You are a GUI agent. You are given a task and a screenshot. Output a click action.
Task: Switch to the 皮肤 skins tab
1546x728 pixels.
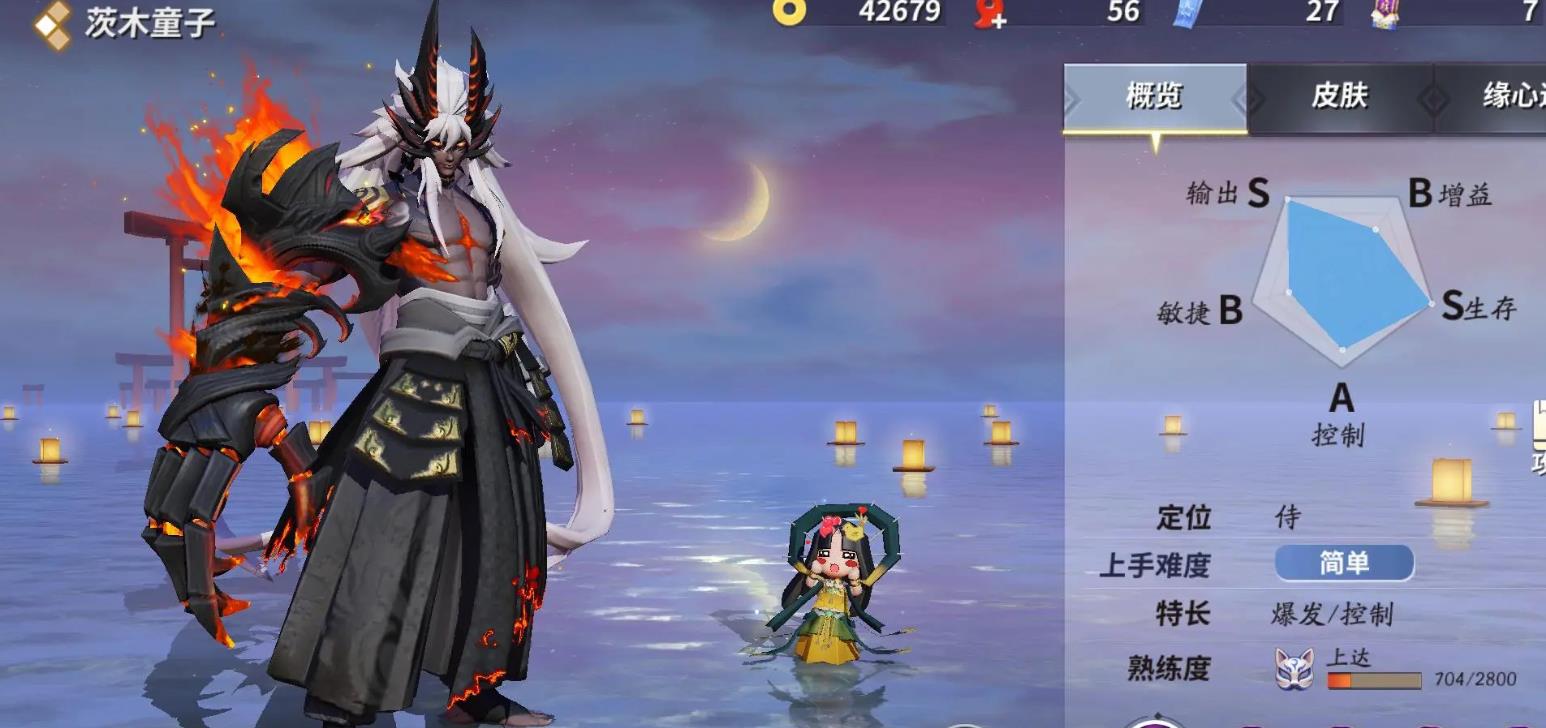coord(1339,96)
